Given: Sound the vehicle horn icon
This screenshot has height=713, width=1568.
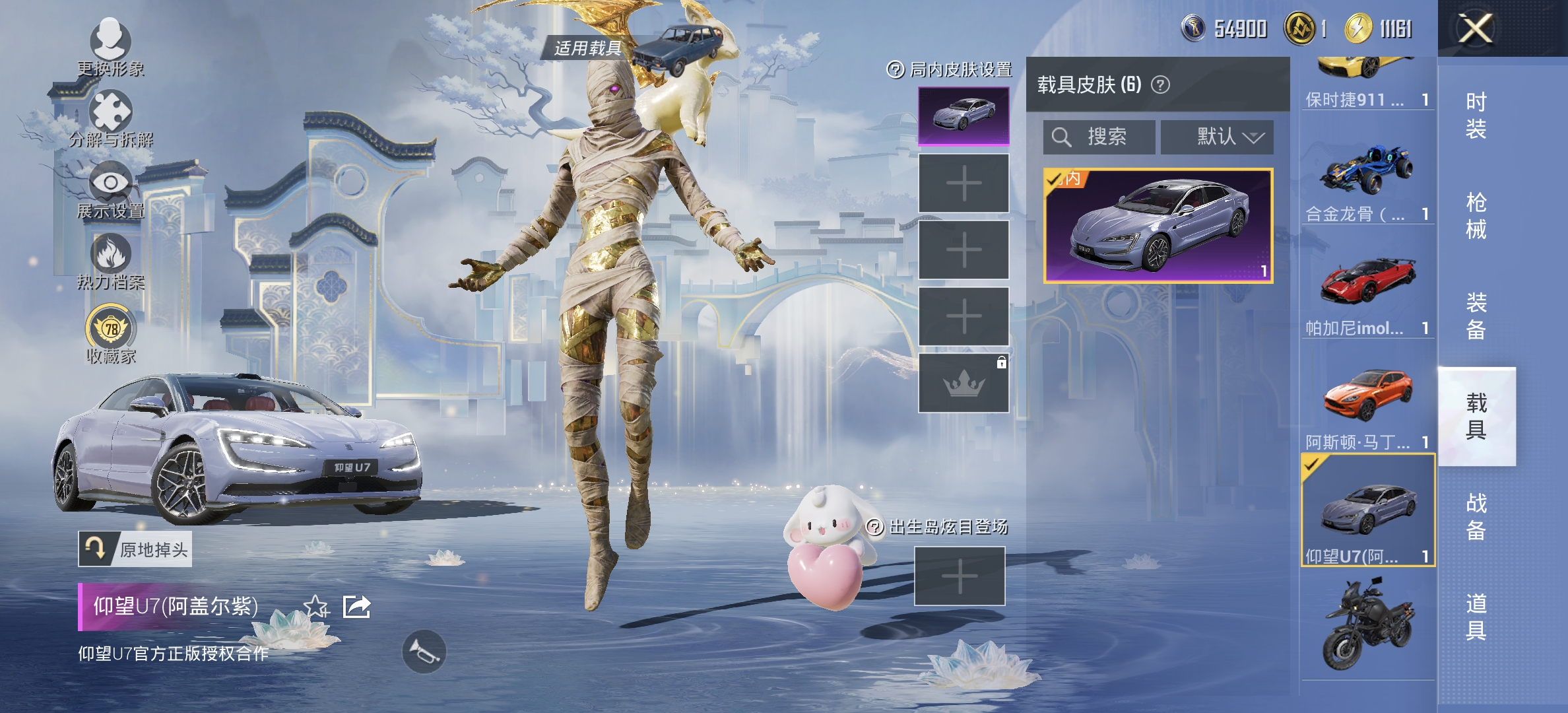Looking at the screenshot, I should (x=424, y=652).
